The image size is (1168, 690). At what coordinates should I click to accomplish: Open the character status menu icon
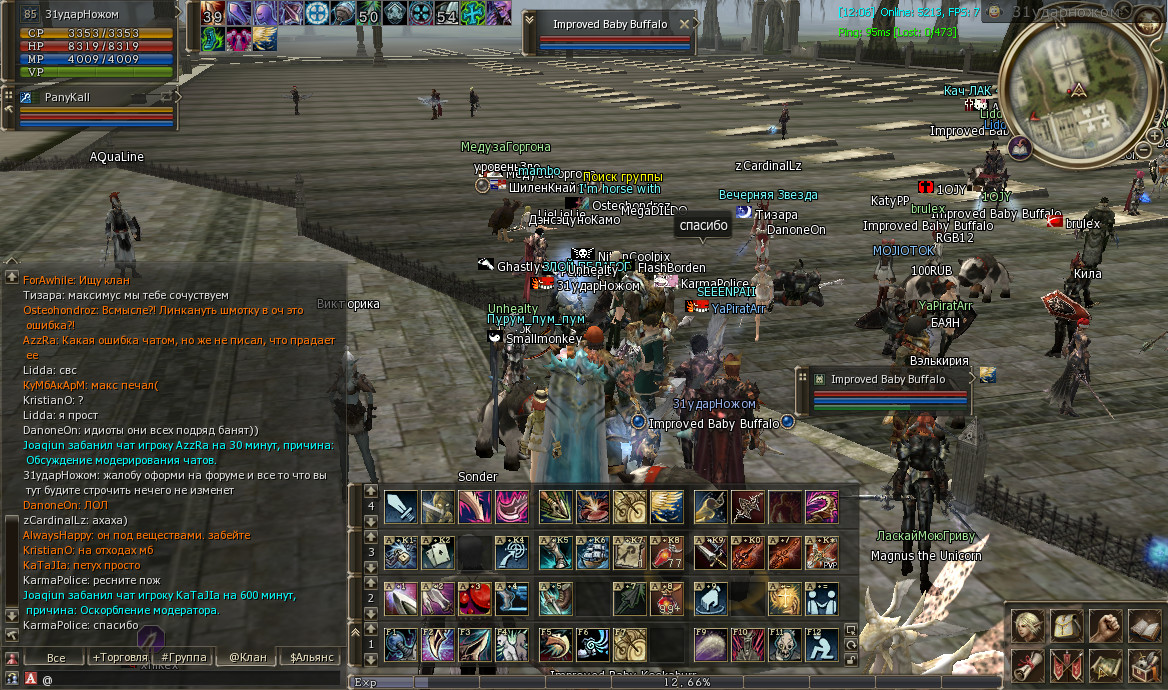tap(1026, 627)
